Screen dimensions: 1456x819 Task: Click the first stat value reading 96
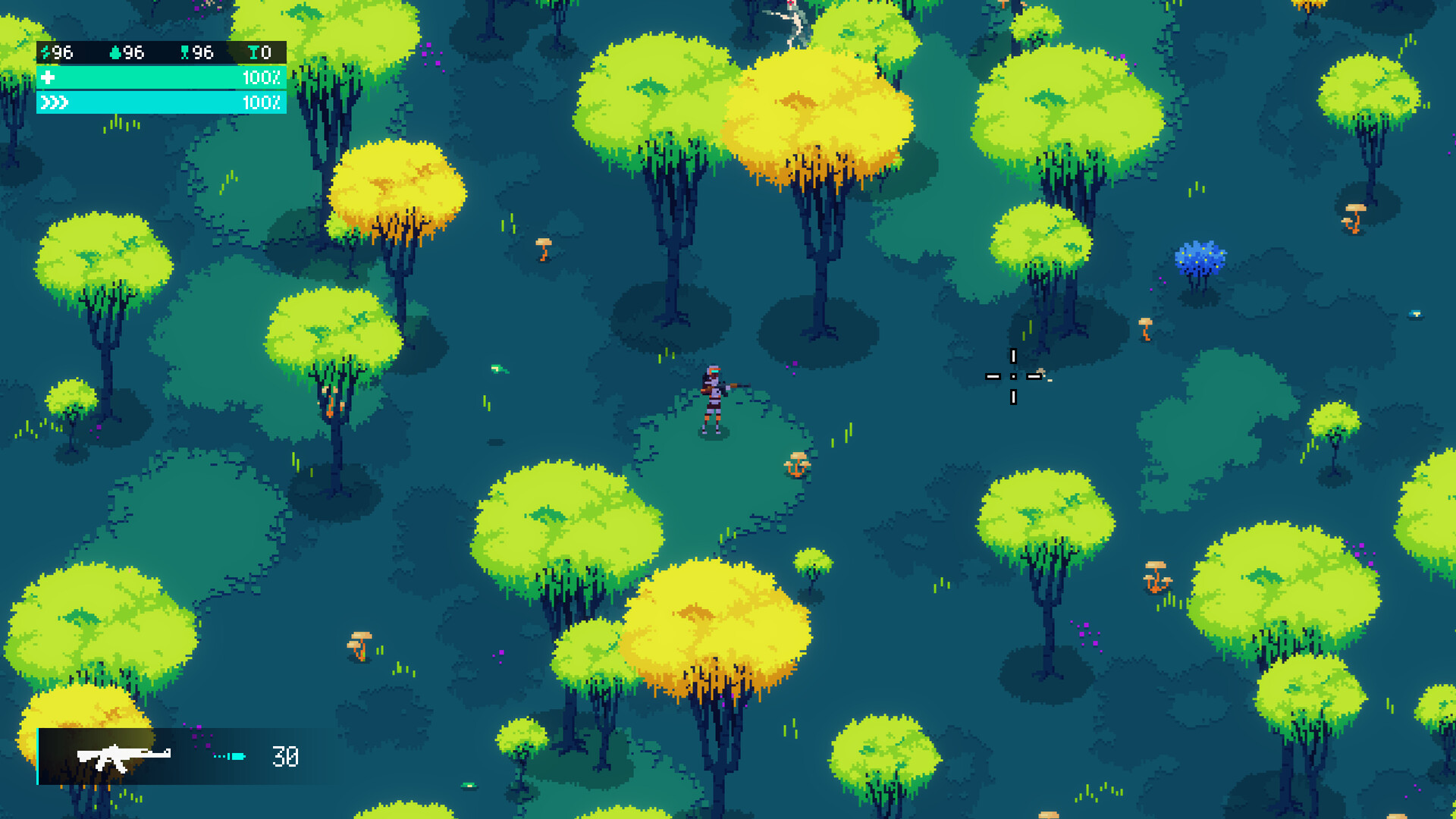pyautogui.click(x=64, y=53)
